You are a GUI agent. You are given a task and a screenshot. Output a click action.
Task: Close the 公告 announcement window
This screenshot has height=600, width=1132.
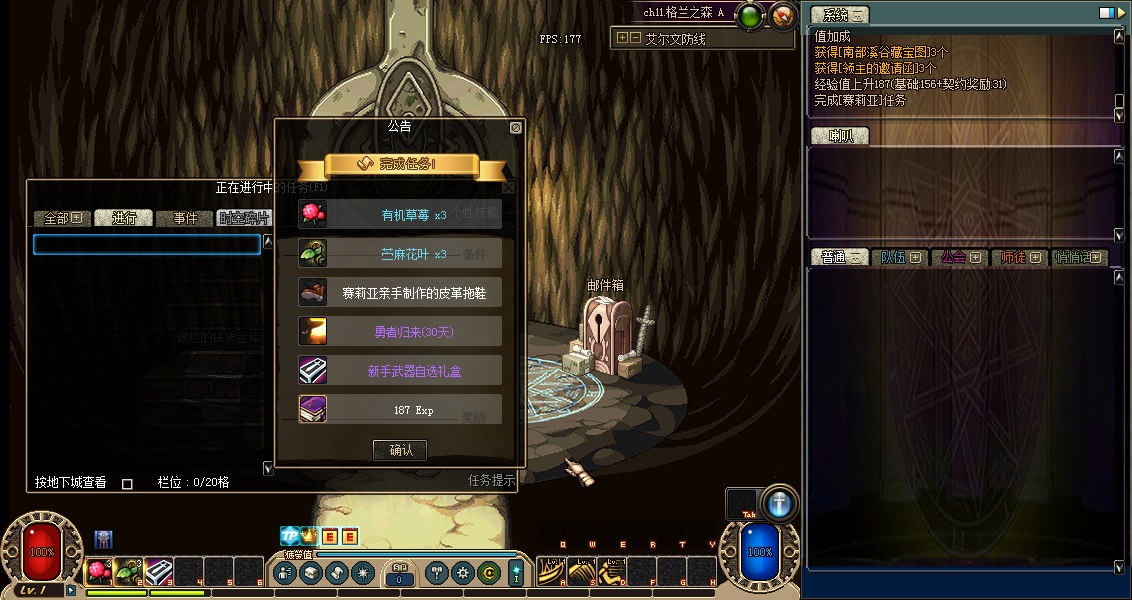515,128
